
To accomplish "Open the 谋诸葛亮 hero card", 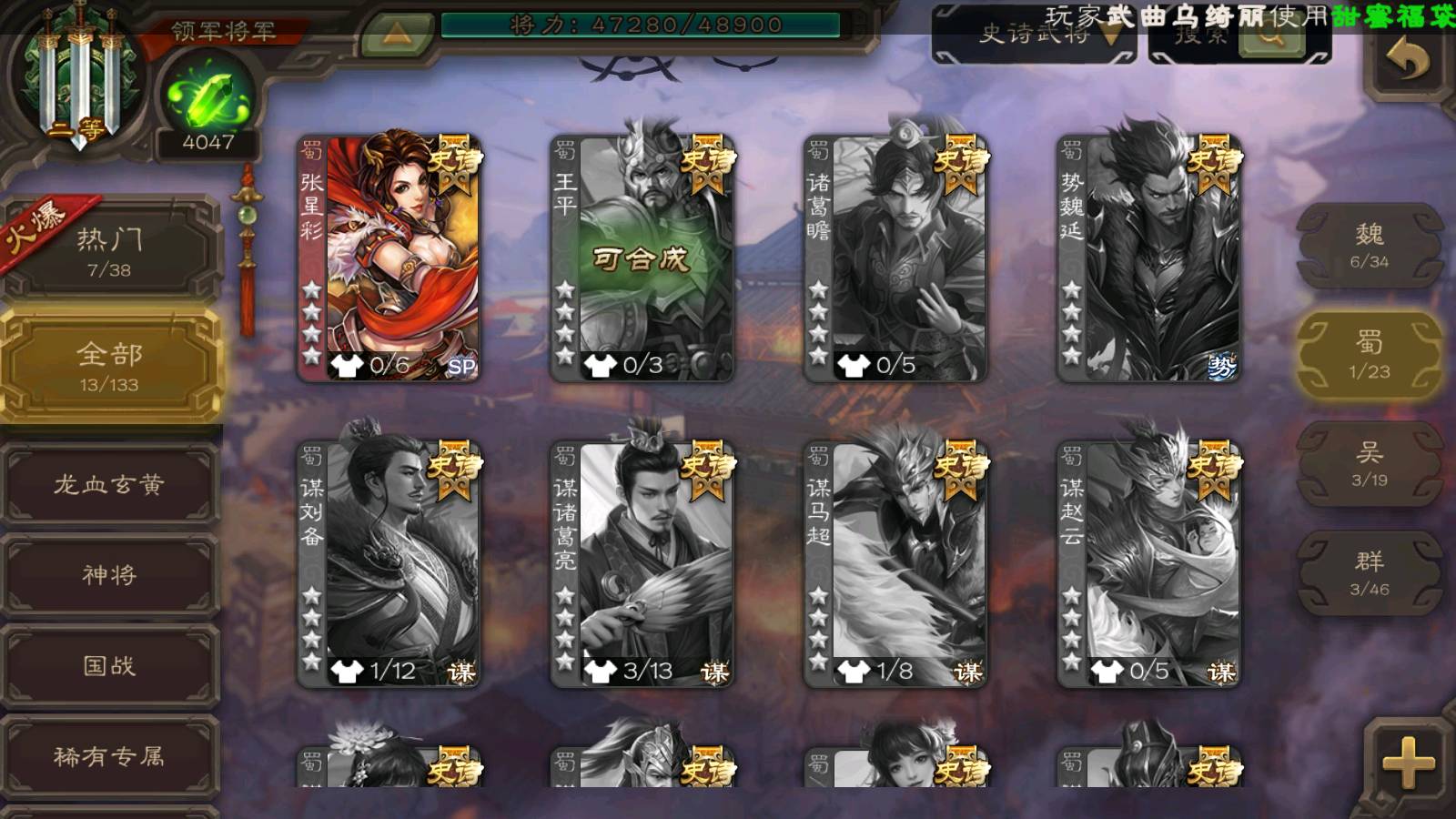I will click(642, 564).
